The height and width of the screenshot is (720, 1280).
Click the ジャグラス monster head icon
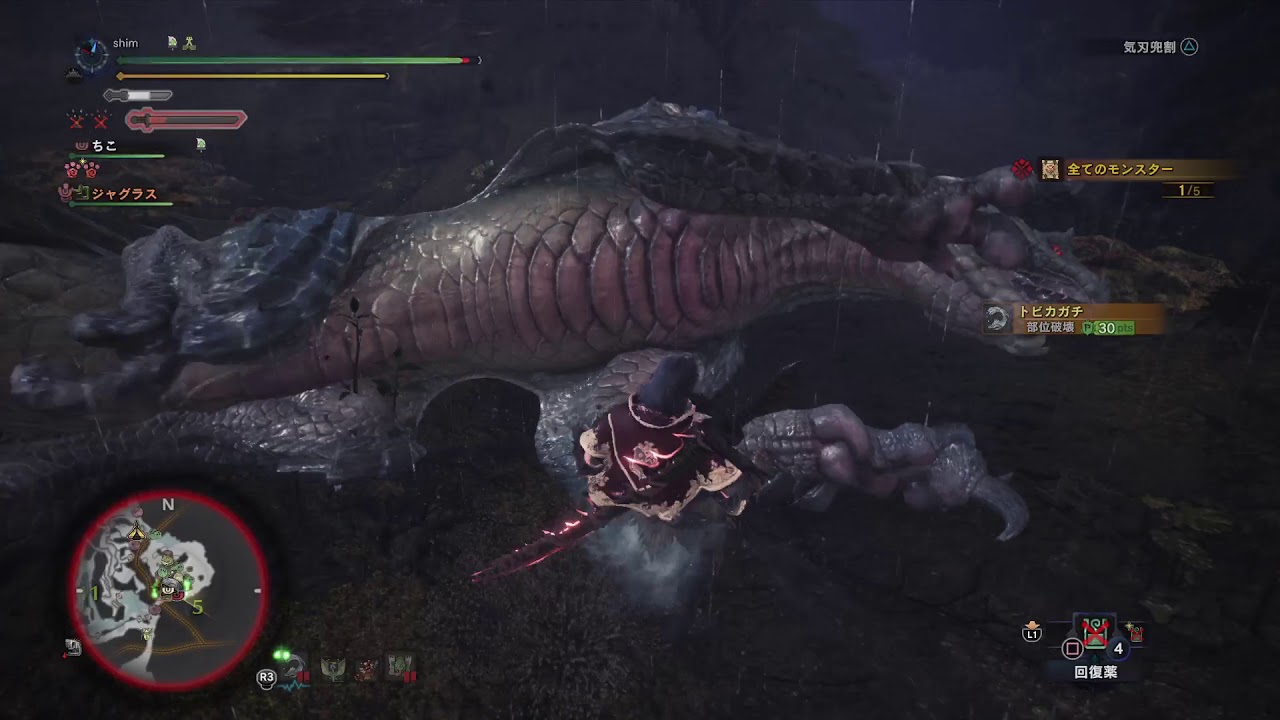click(66, 194)
